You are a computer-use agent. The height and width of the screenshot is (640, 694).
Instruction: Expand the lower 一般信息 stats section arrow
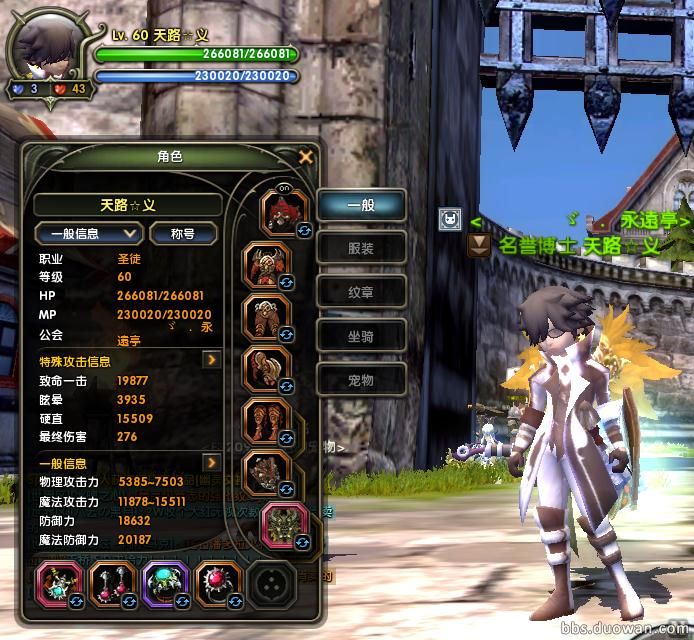click(212, 462)
